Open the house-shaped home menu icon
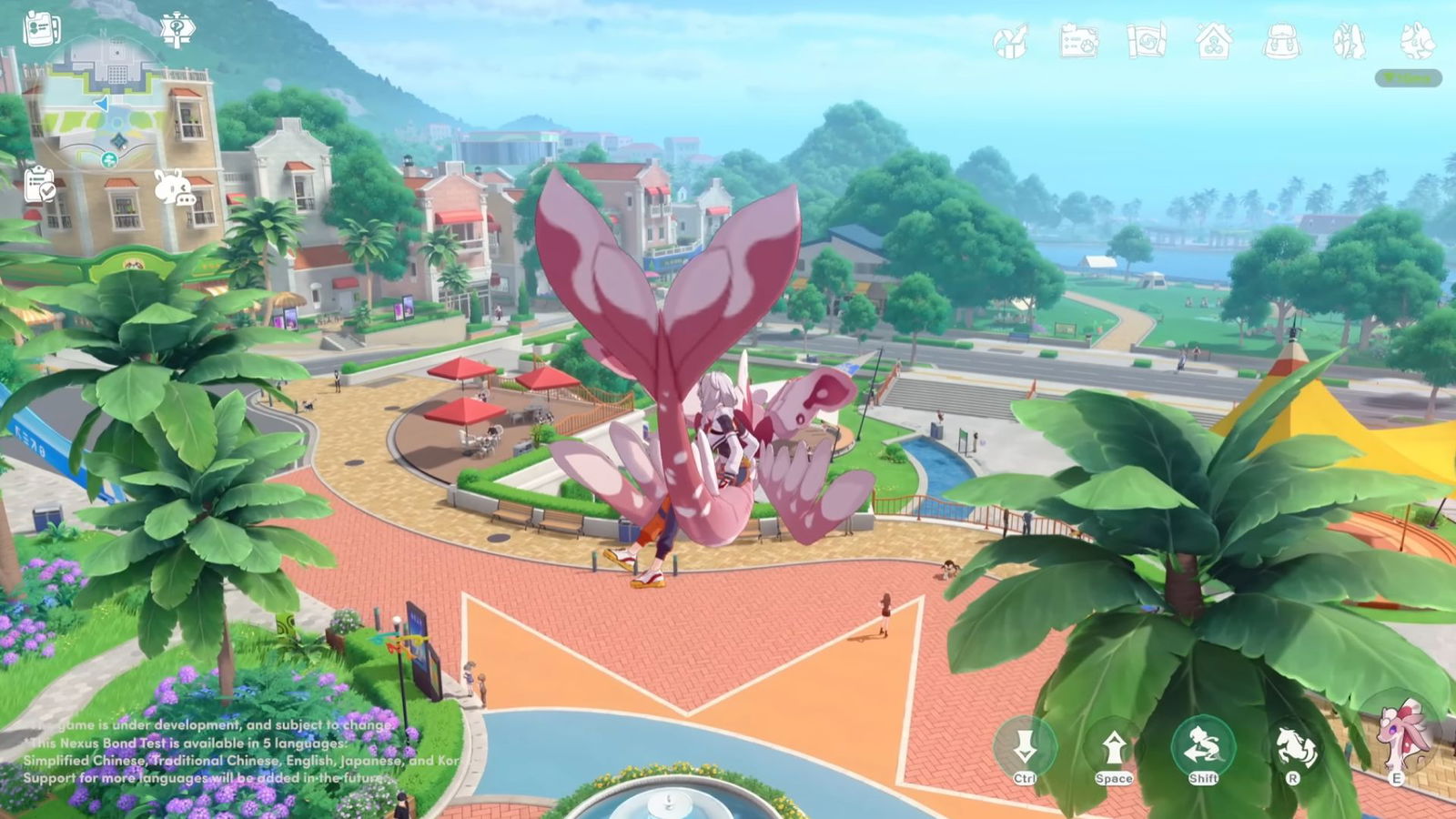 point(1212,40)
